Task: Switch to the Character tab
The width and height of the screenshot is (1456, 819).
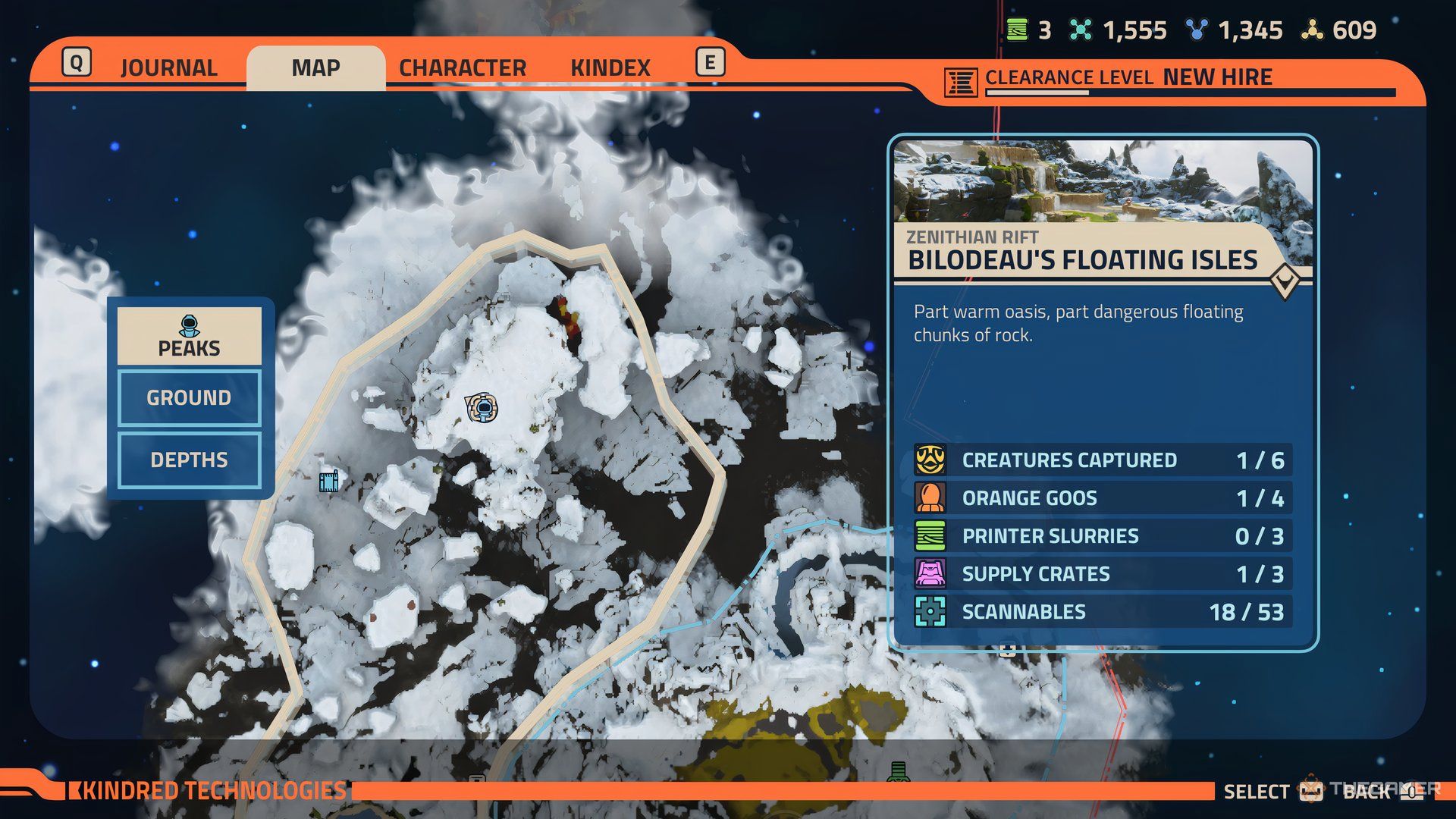Action: 462,67
